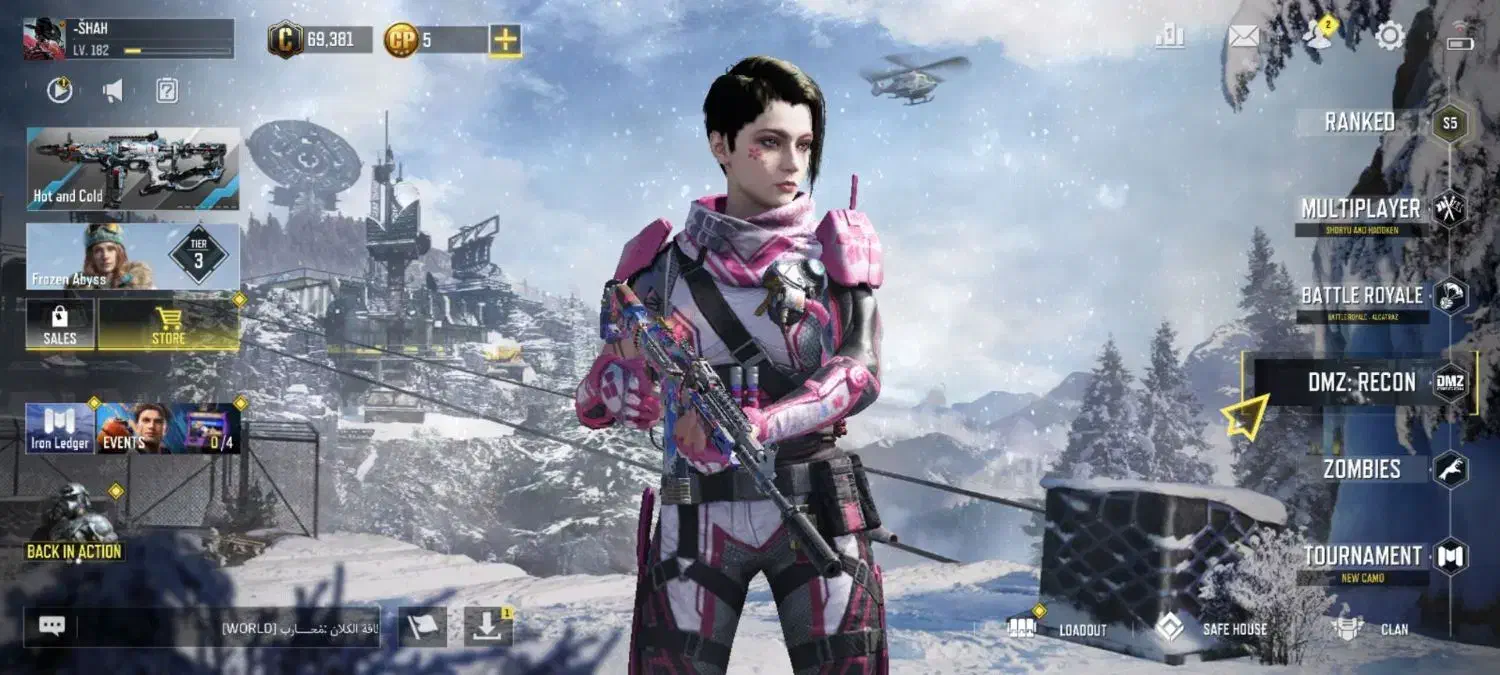Select the Tournament mode

1362,556
